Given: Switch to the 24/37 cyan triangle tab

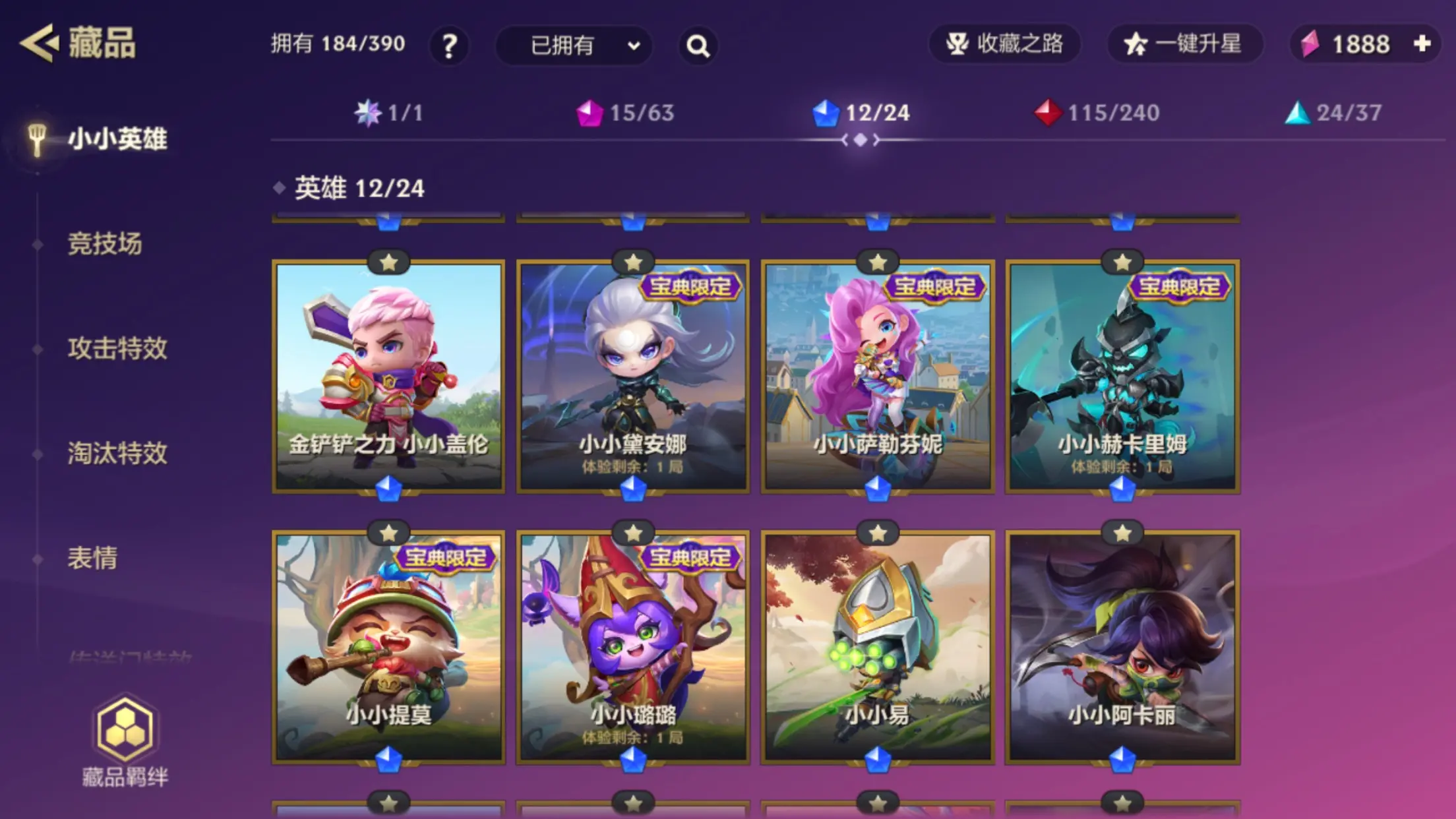Looking at the screenshot, I should pos(1333,113).
